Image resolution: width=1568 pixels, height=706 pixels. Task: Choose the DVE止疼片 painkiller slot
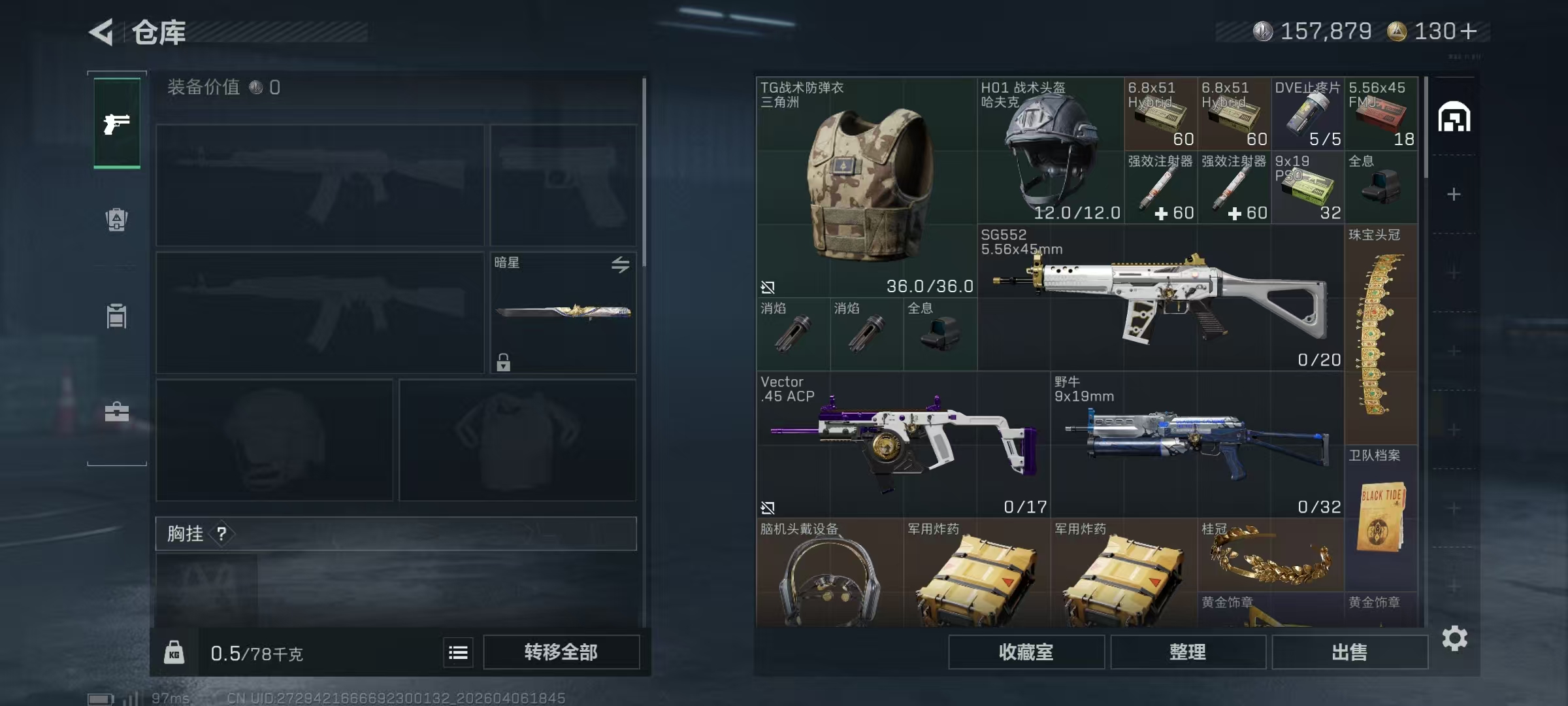coord(1307,114)
